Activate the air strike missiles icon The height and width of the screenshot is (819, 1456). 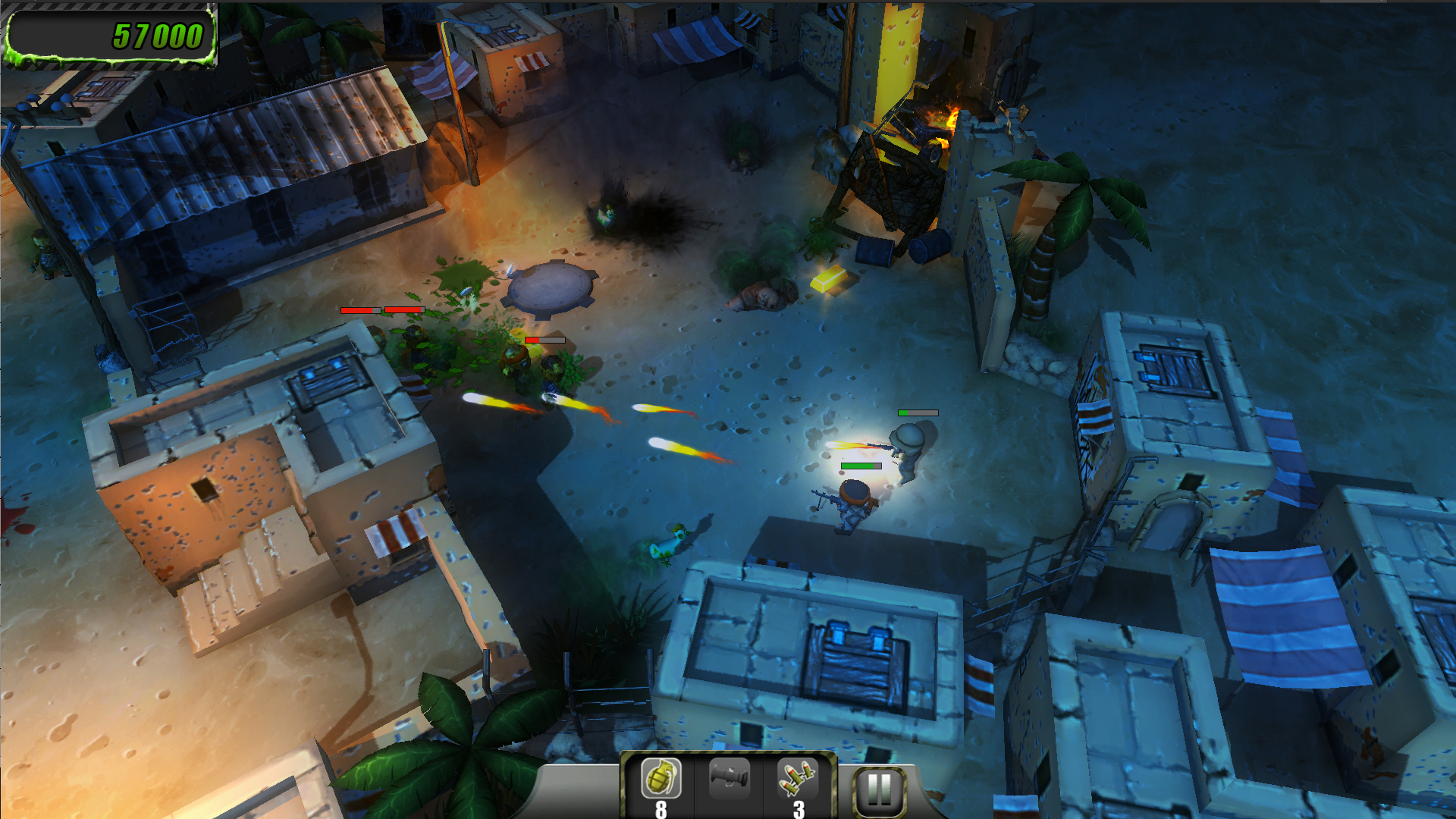797,779
